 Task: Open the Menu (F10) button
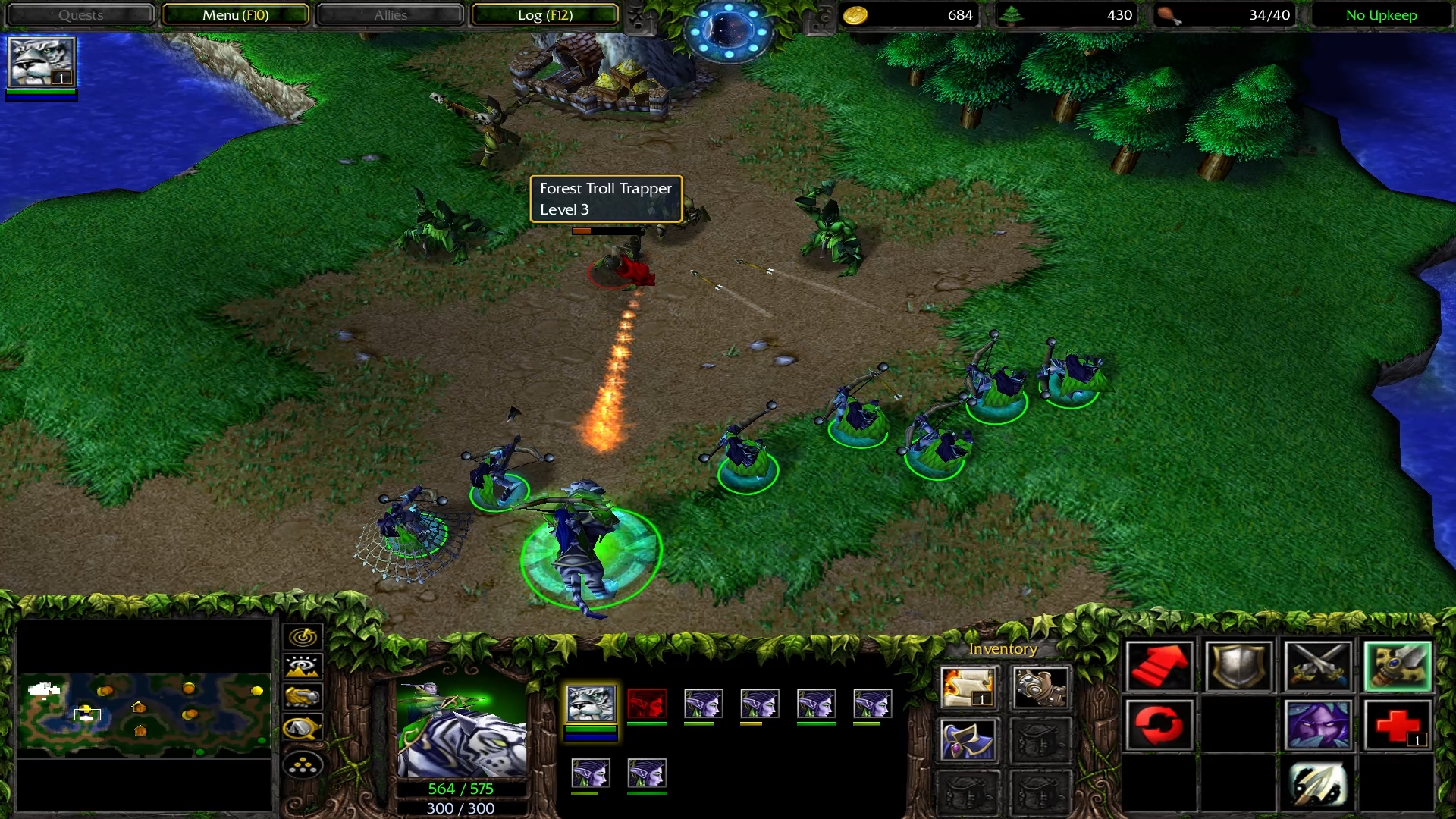[x=235, y=15]
